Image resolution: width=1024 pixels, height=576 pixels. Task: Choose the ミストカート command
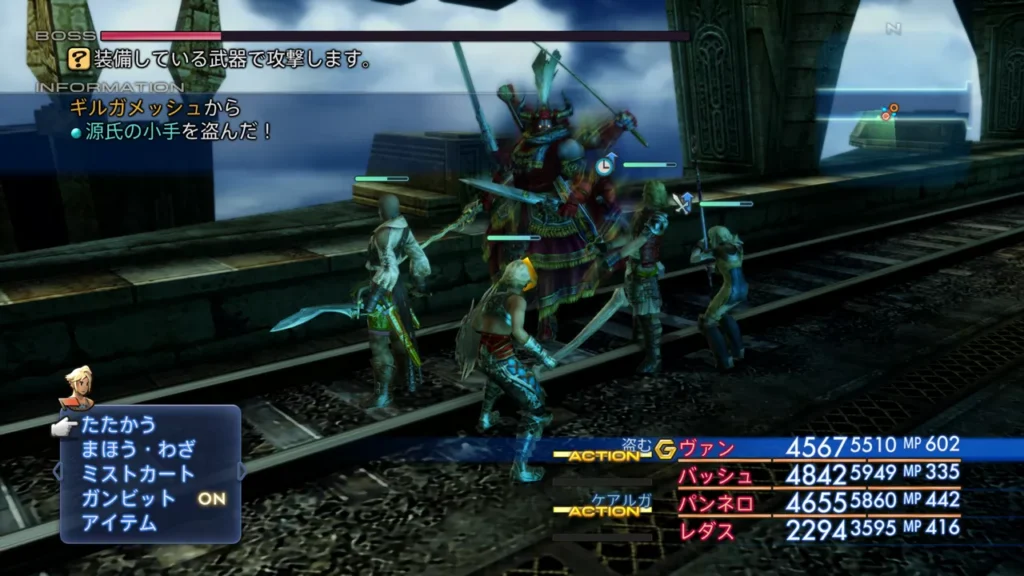point(138,473)
